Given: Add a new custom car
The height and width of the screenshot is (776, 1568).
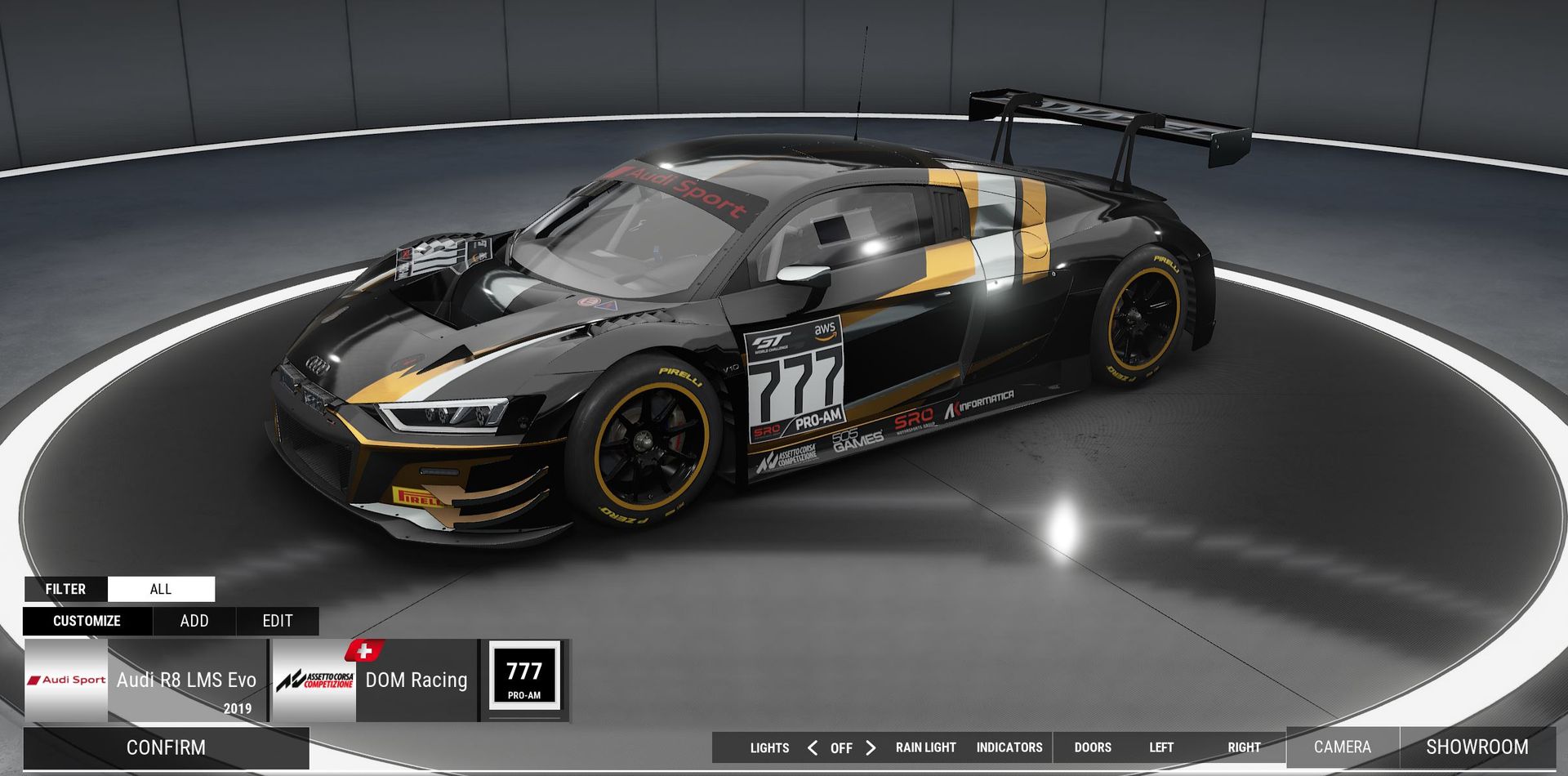Looking at the screenshot, I should [x=194, y=621].
